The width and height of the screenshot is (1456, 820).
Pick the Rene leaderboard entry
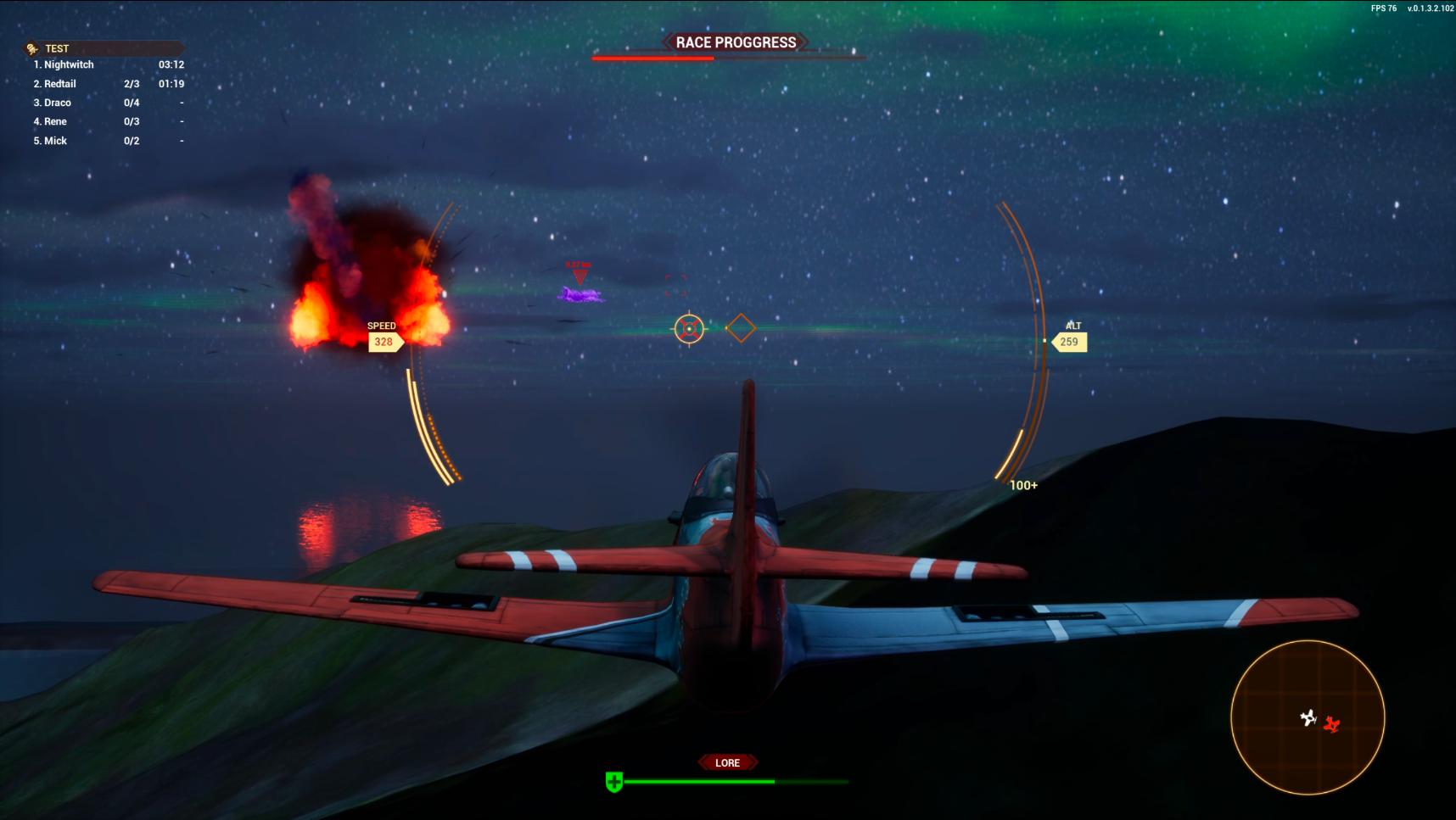(55, 121)
